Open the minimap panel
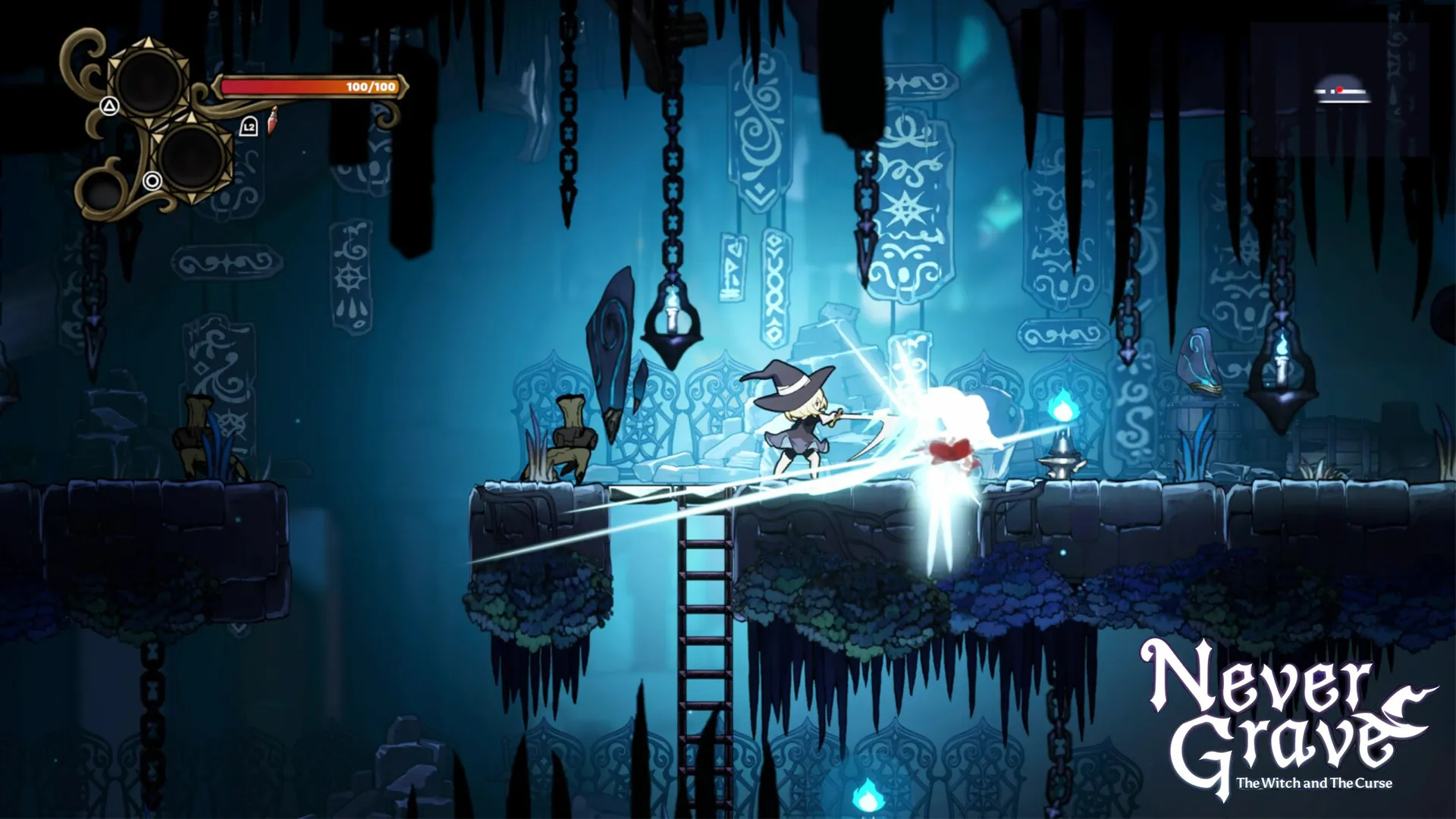1456x819 pixels. click(x=1339, y=89)
